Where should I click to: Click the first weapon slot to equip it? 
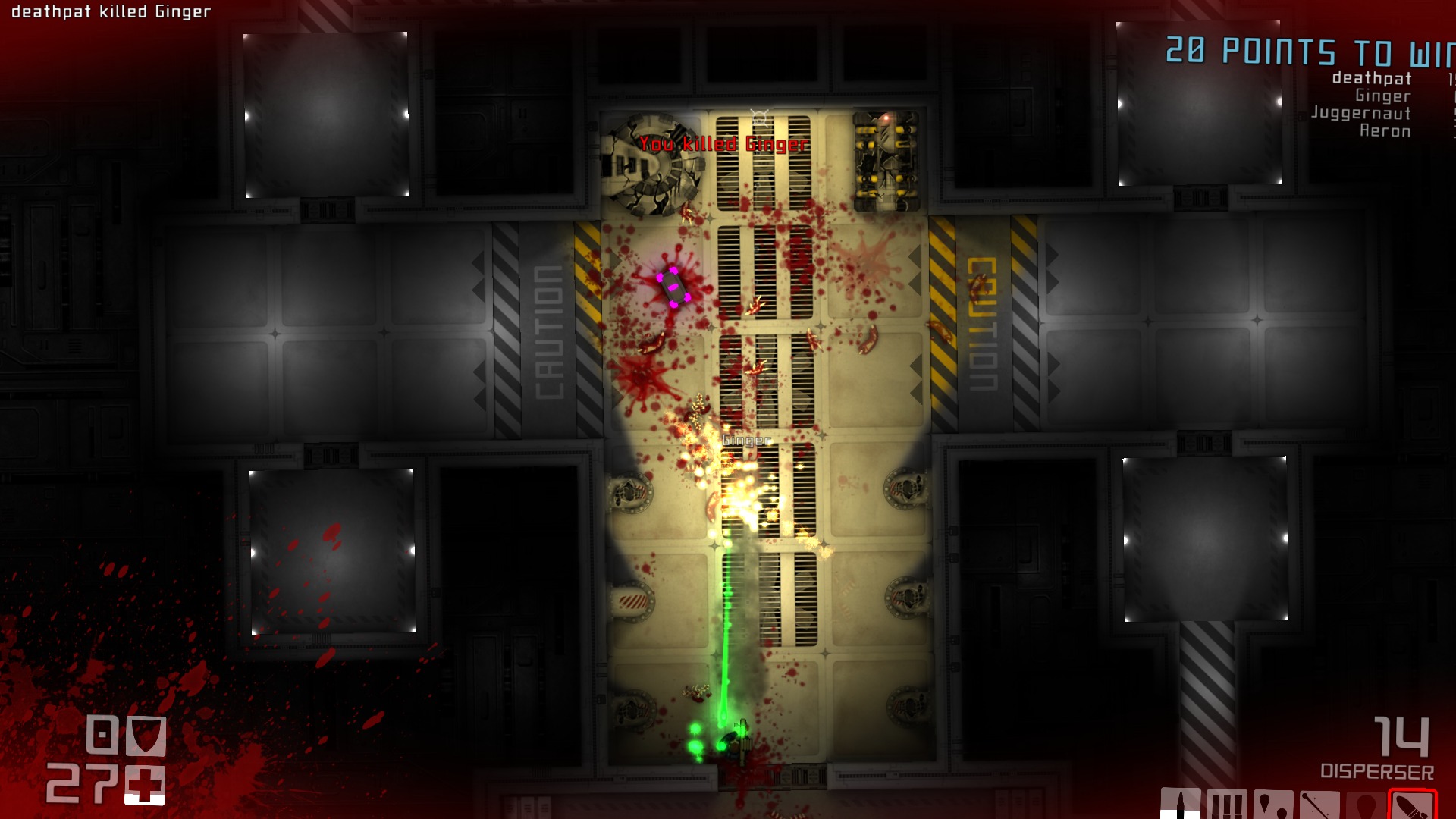coord(1181,802)
